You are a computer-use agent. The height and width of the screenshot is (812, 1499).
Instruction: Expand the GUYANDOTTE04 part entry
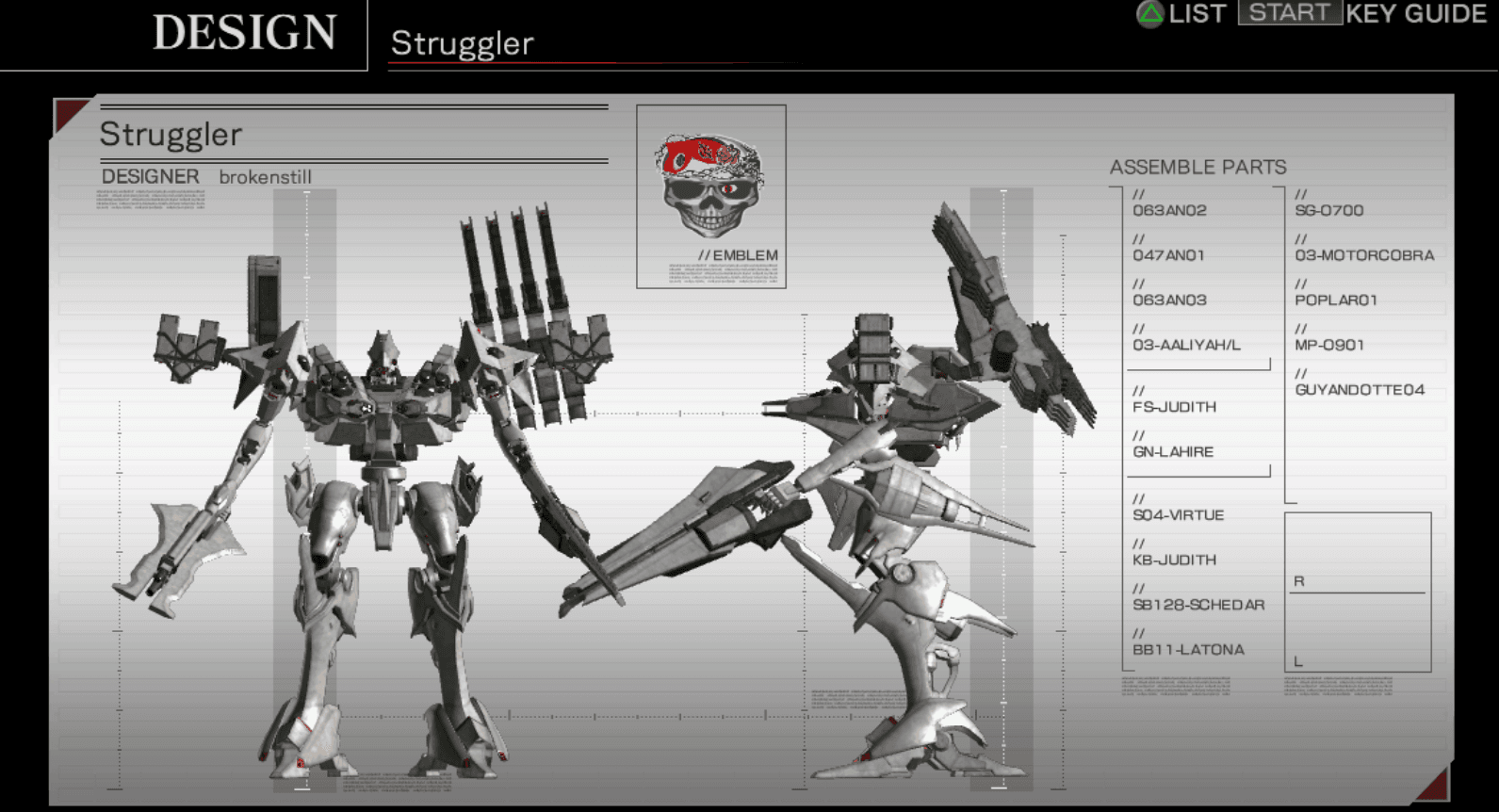[1360, 387]
